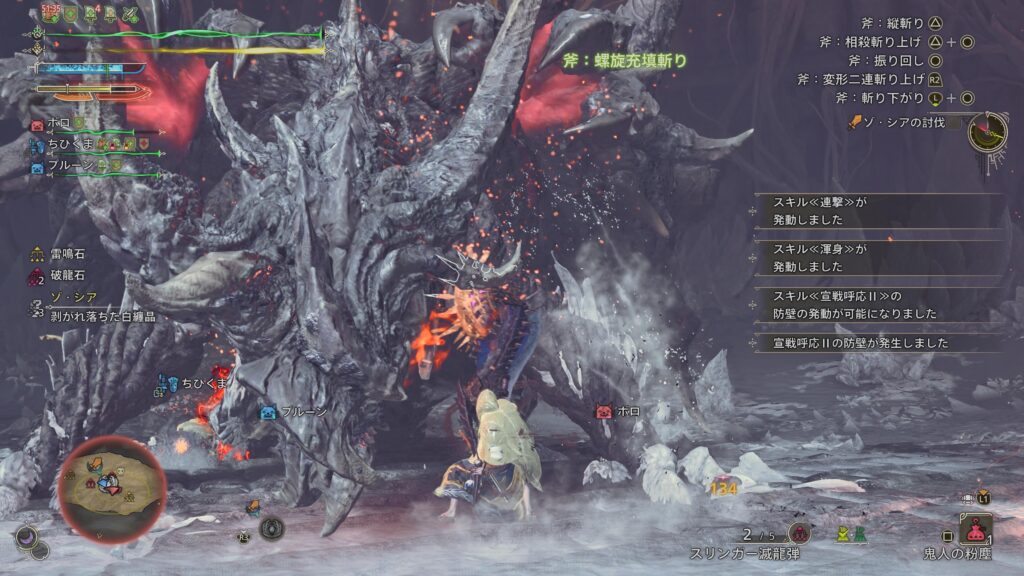The width and height of the screenshot is (1024, 576).
Task: Select party member ちひくま in the party list
Action: tap(62, 146)
